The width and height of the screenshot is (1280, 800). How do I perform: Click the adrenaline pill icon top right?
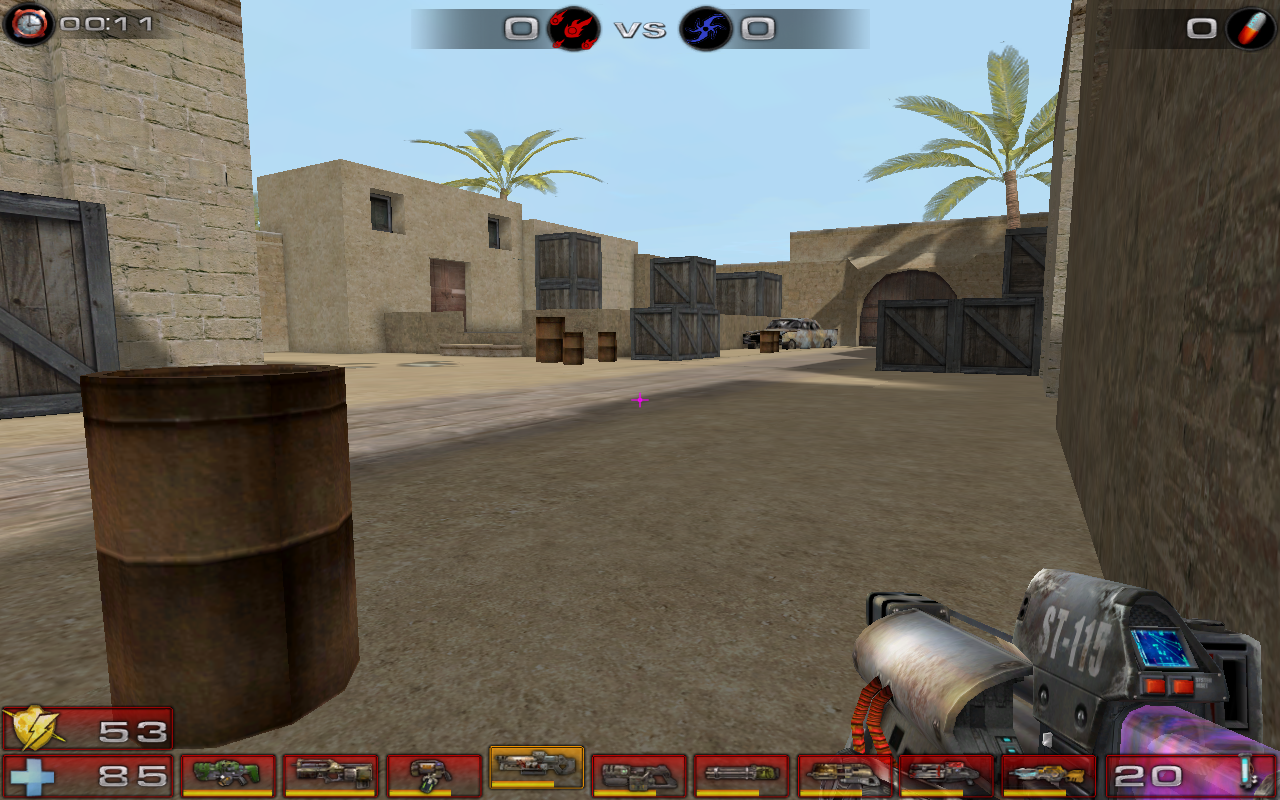tap(1249, 29)
